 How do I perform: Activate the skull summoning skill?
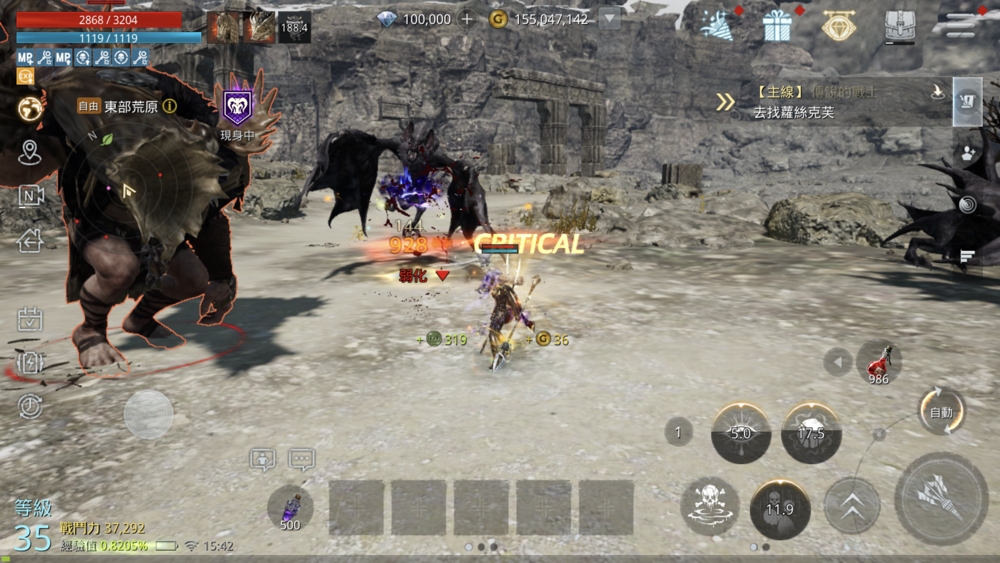tap(710, 506)
